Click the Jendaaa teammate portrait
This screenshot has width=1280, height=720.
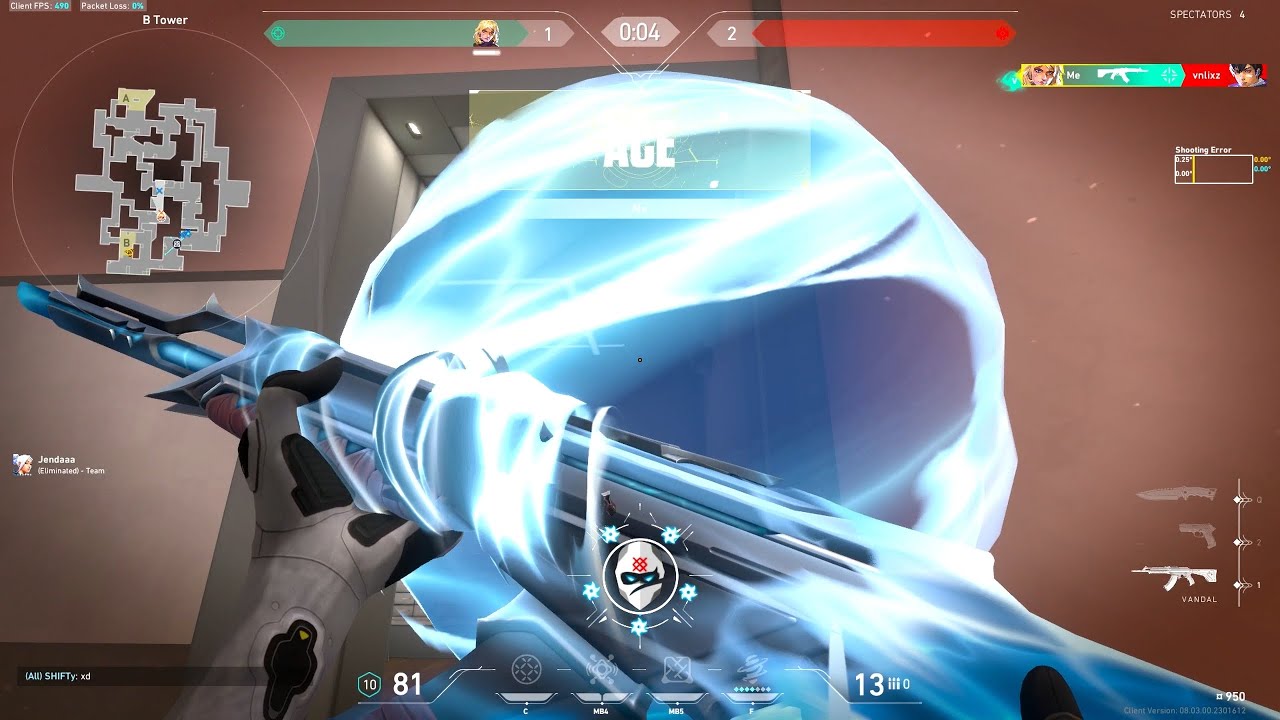pyautogui.click(x=23, y=464)
